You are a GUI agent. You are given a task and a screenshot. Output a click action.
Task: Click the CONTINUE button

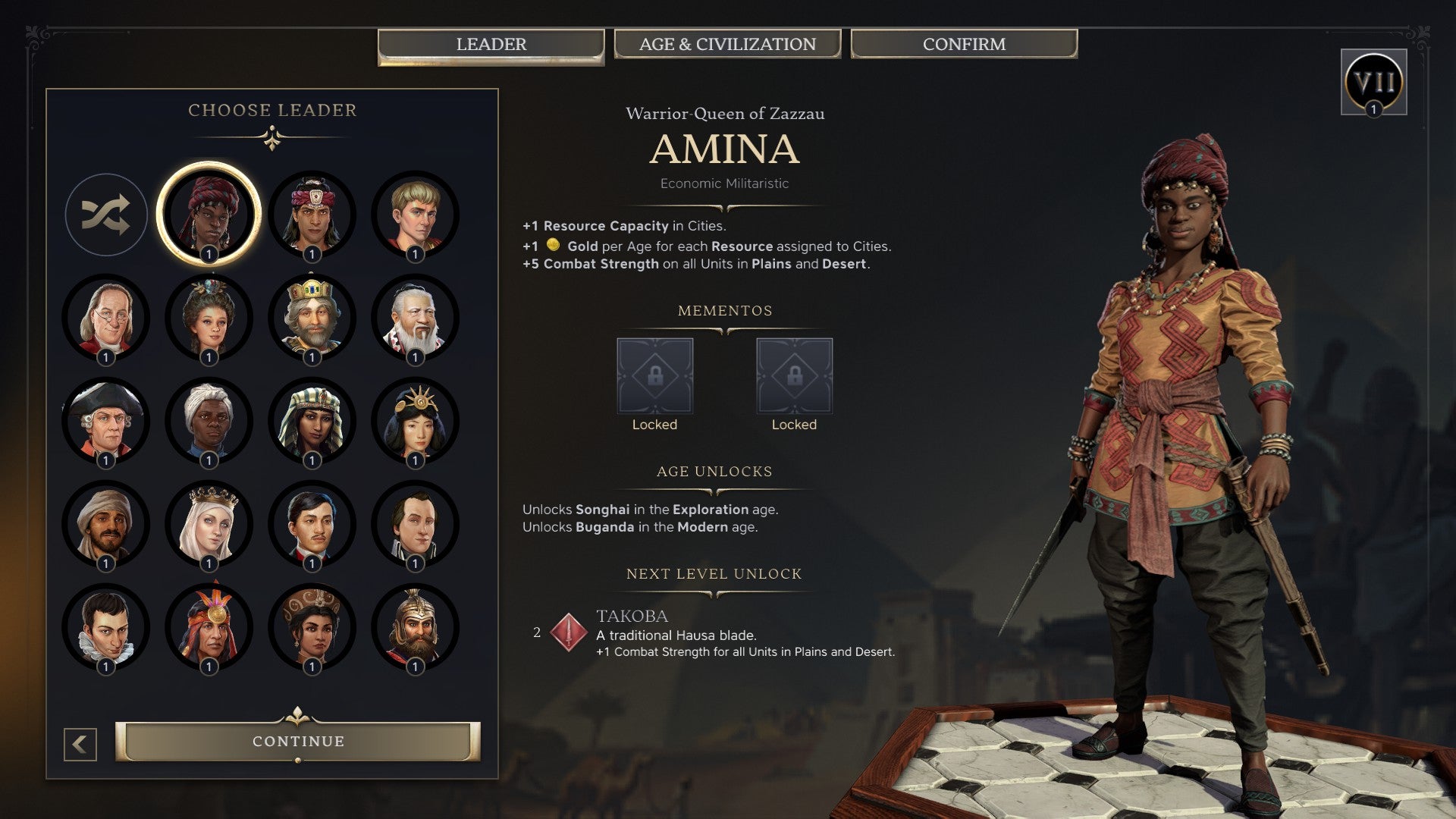pos(297,742)
